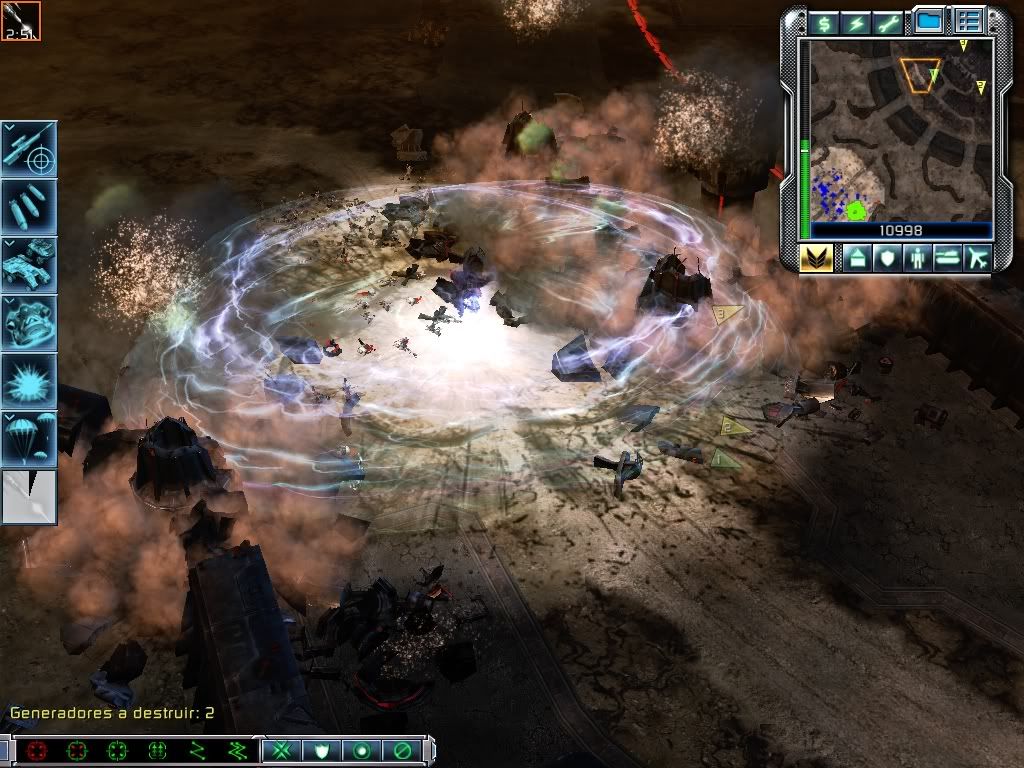Open the aircraft build tab
Viewport: 1024px width, 768px height.
pos(977,258)
